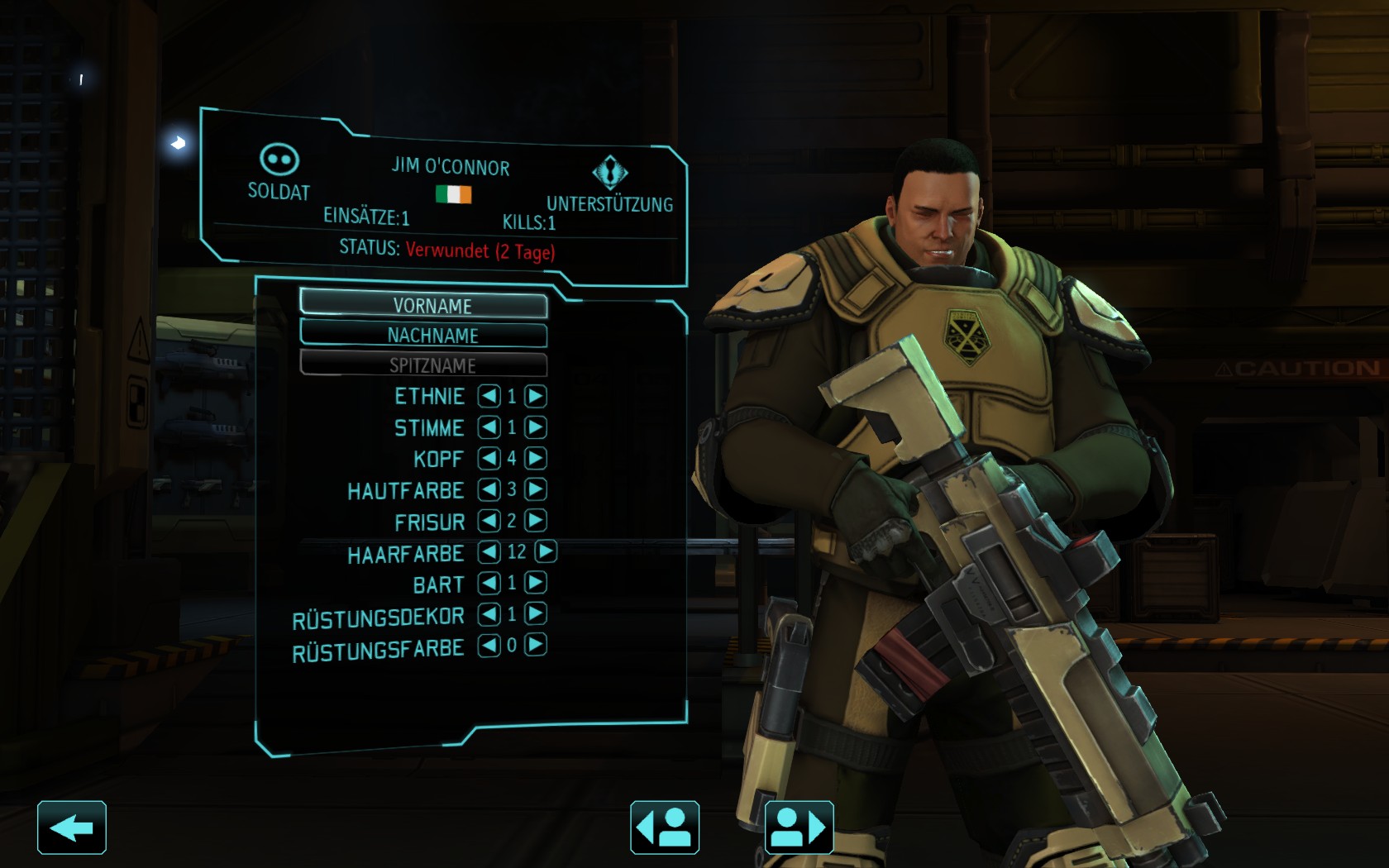Go back with the arrow button
1389x868 pixels.
click(72, 827)
